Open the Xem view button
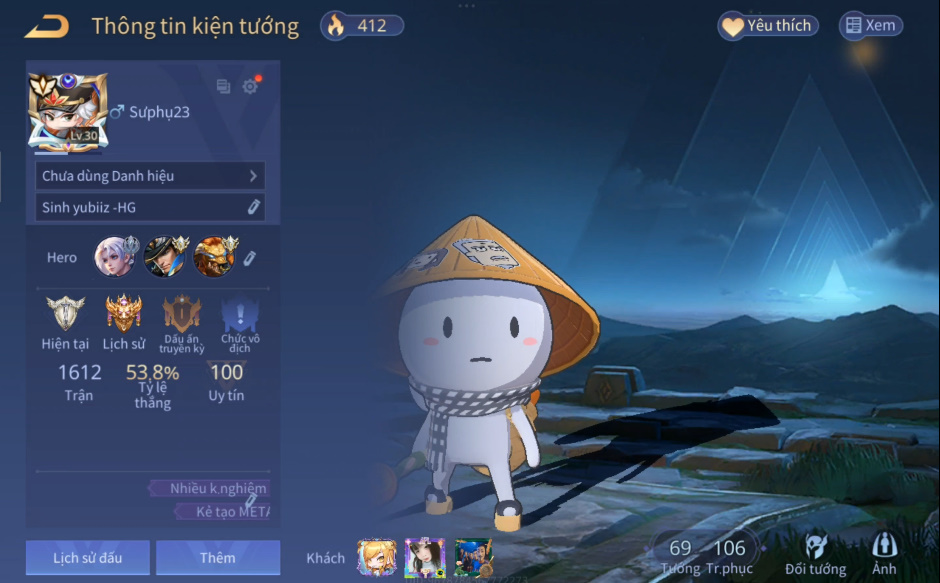940x583 pixels. coord(870,26)
